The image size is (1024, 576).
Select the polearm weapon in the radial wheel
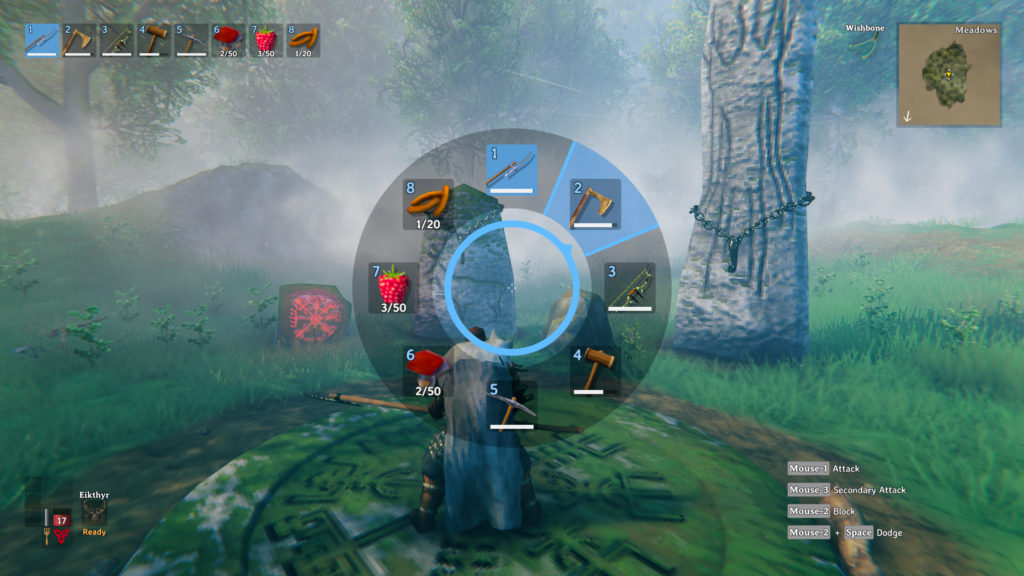(511, 169)
